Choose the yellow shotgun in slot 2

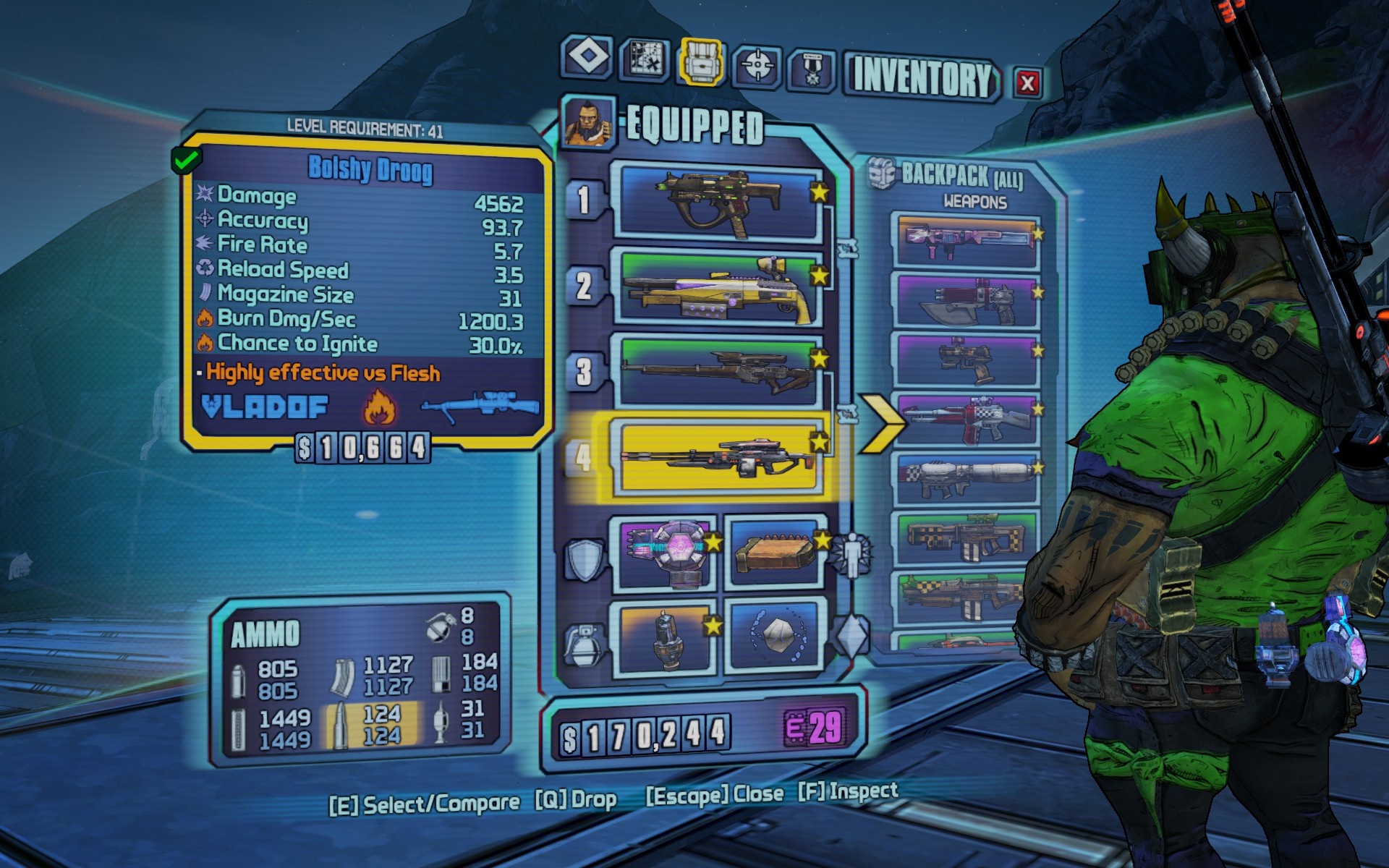718,287
